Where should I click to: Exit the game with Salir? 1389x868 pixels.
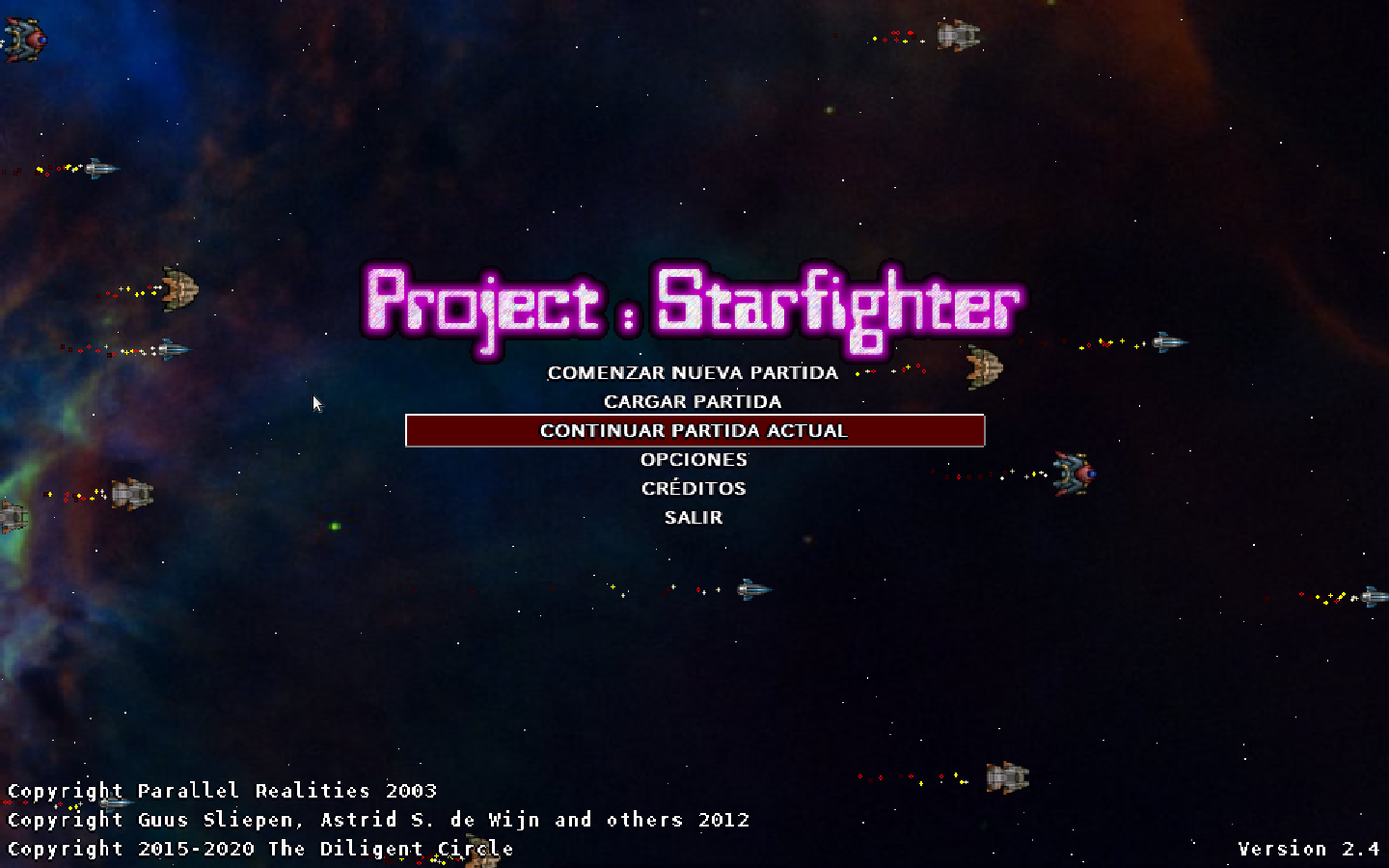(x=694, y=518)
